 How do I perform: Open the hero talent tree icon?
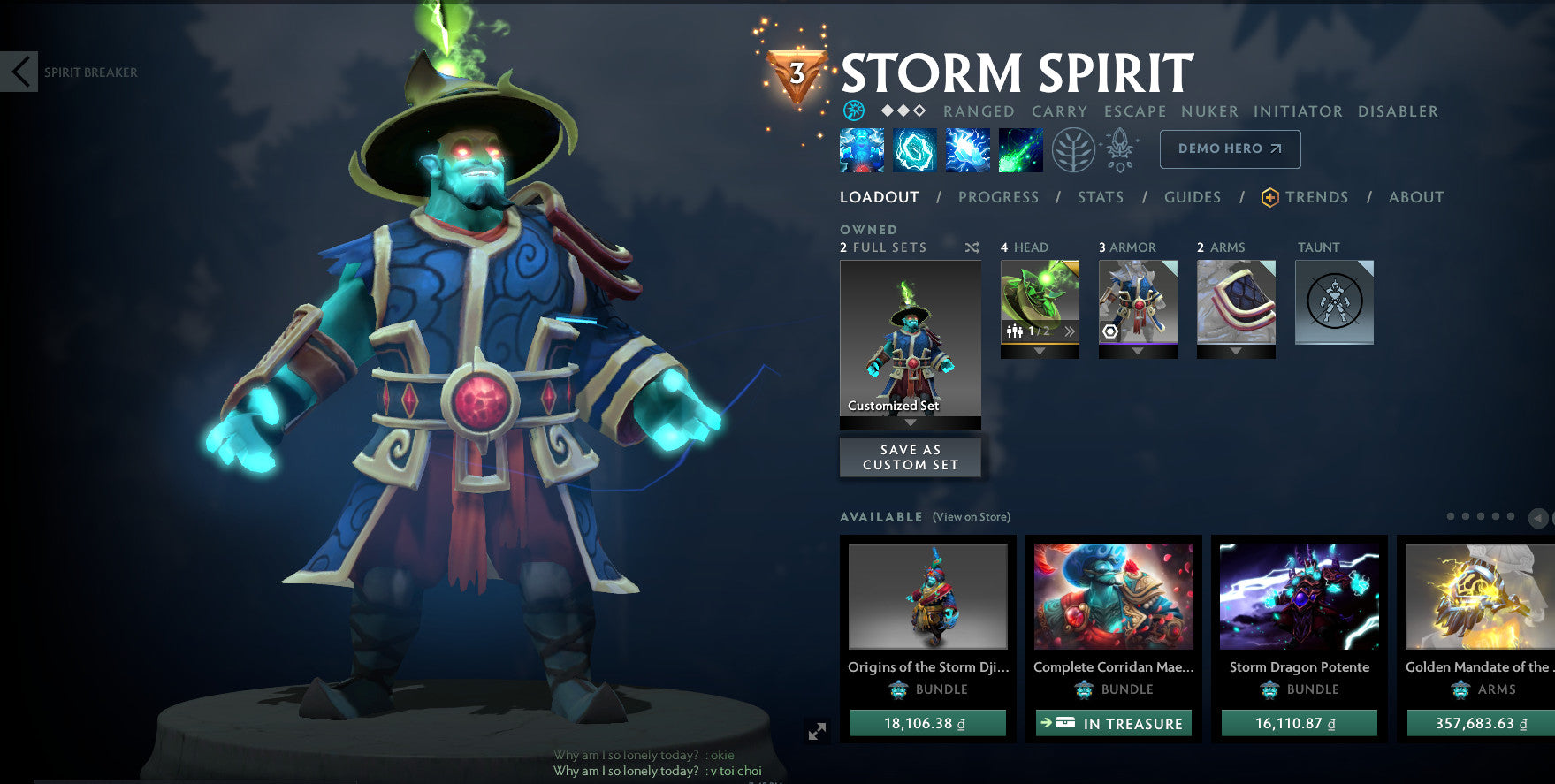[x=1072, y=150]
